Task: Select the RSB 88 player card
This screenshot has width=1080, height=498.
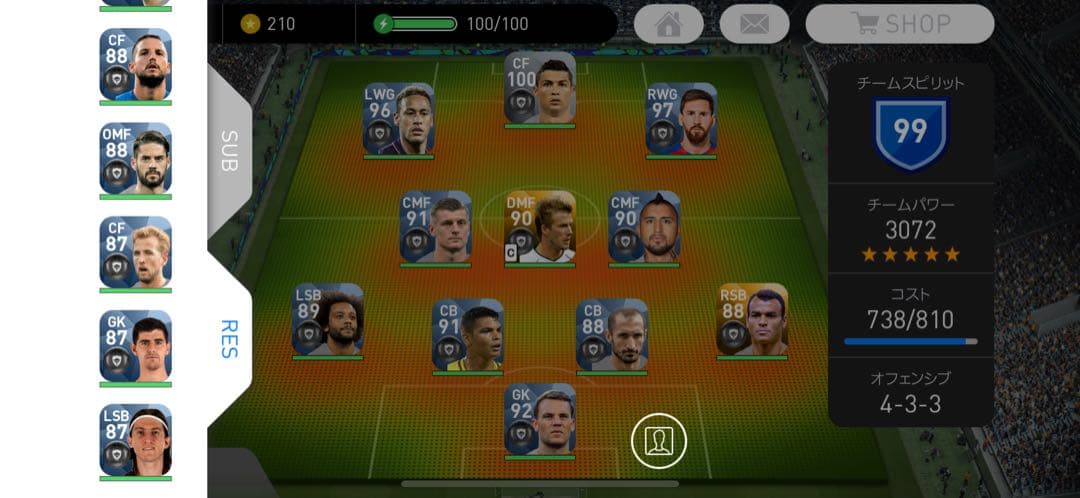Action: click(752, 319)
